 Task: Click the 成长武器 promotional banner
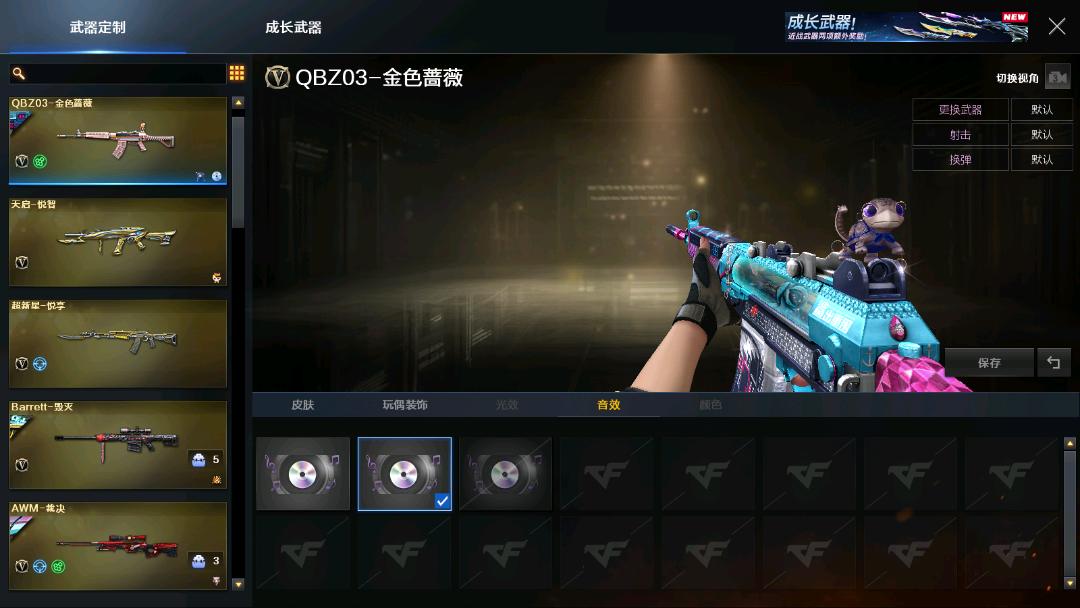tap(906, 27)
